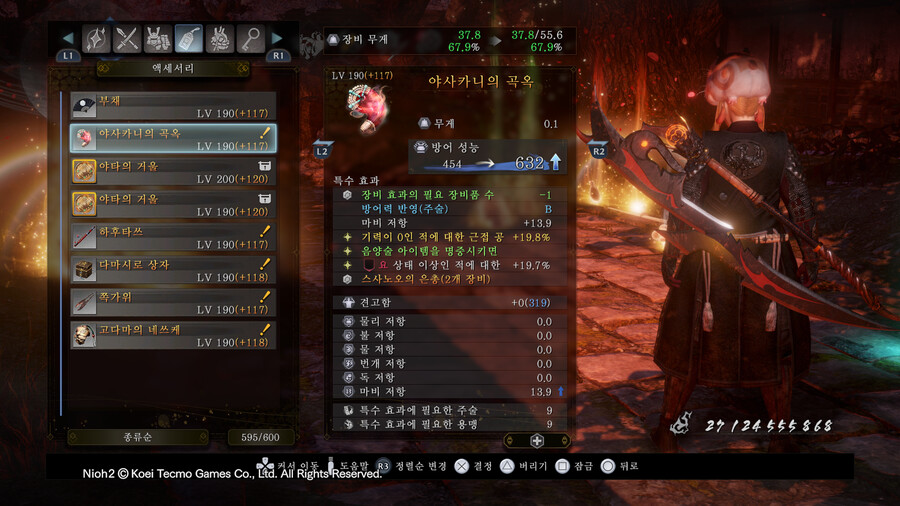Expand details with the plus button
The height and width of the screenshot is (506, 900).
click(537, 440)
